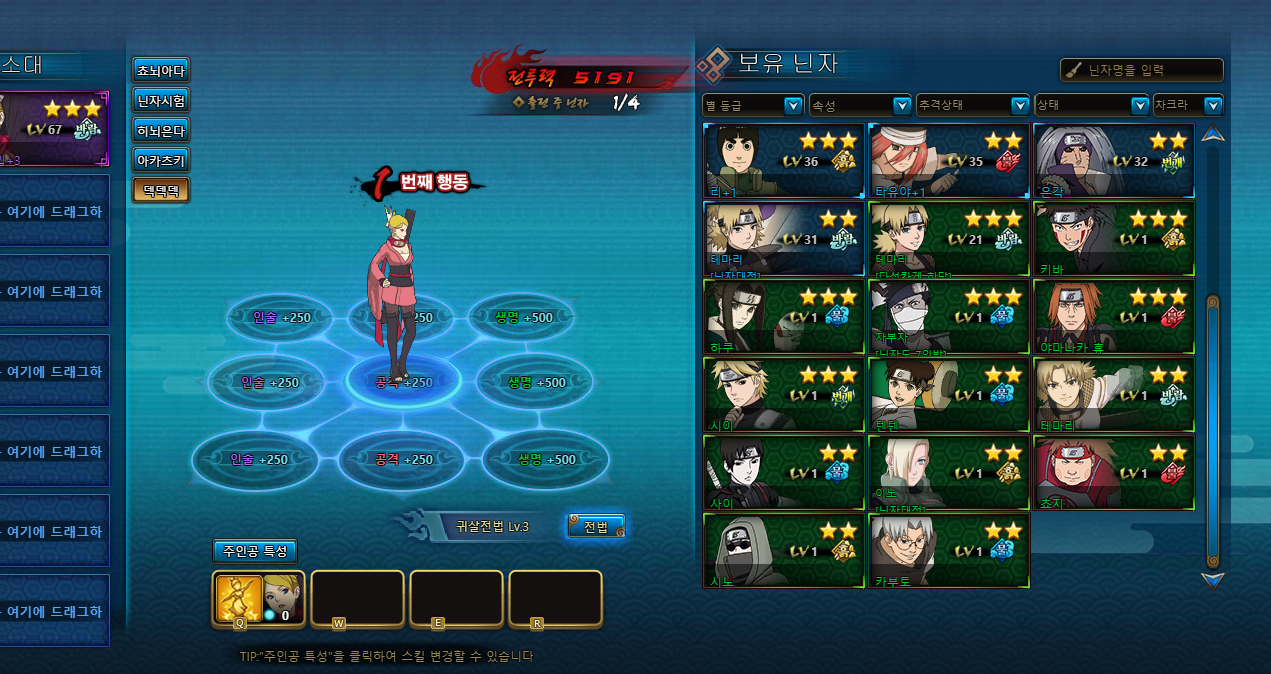Choose the 쵸지 ninja card

[1113, 472]
